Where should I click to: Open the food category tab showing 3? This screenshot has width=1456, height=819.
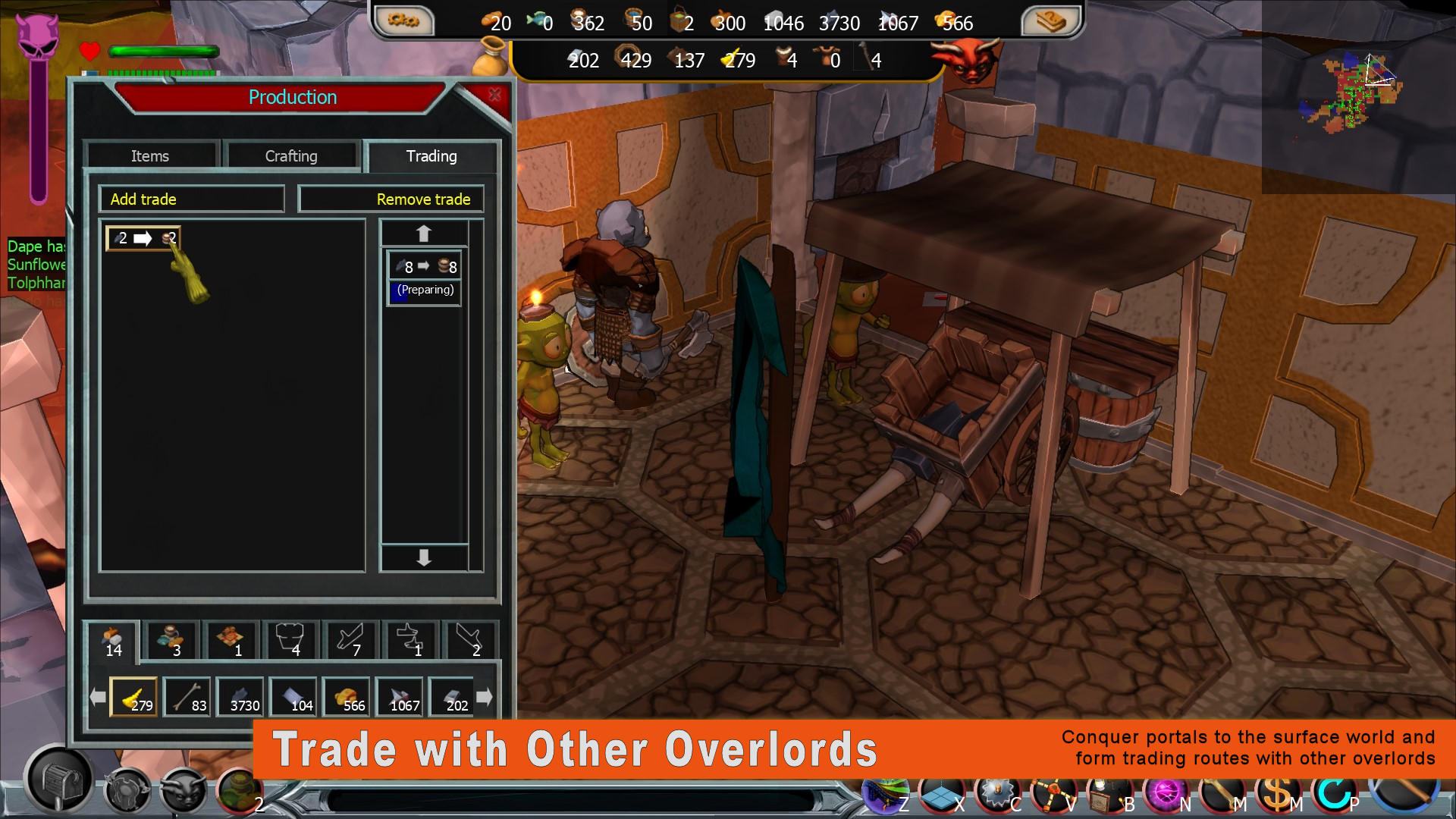coord(172,640)
